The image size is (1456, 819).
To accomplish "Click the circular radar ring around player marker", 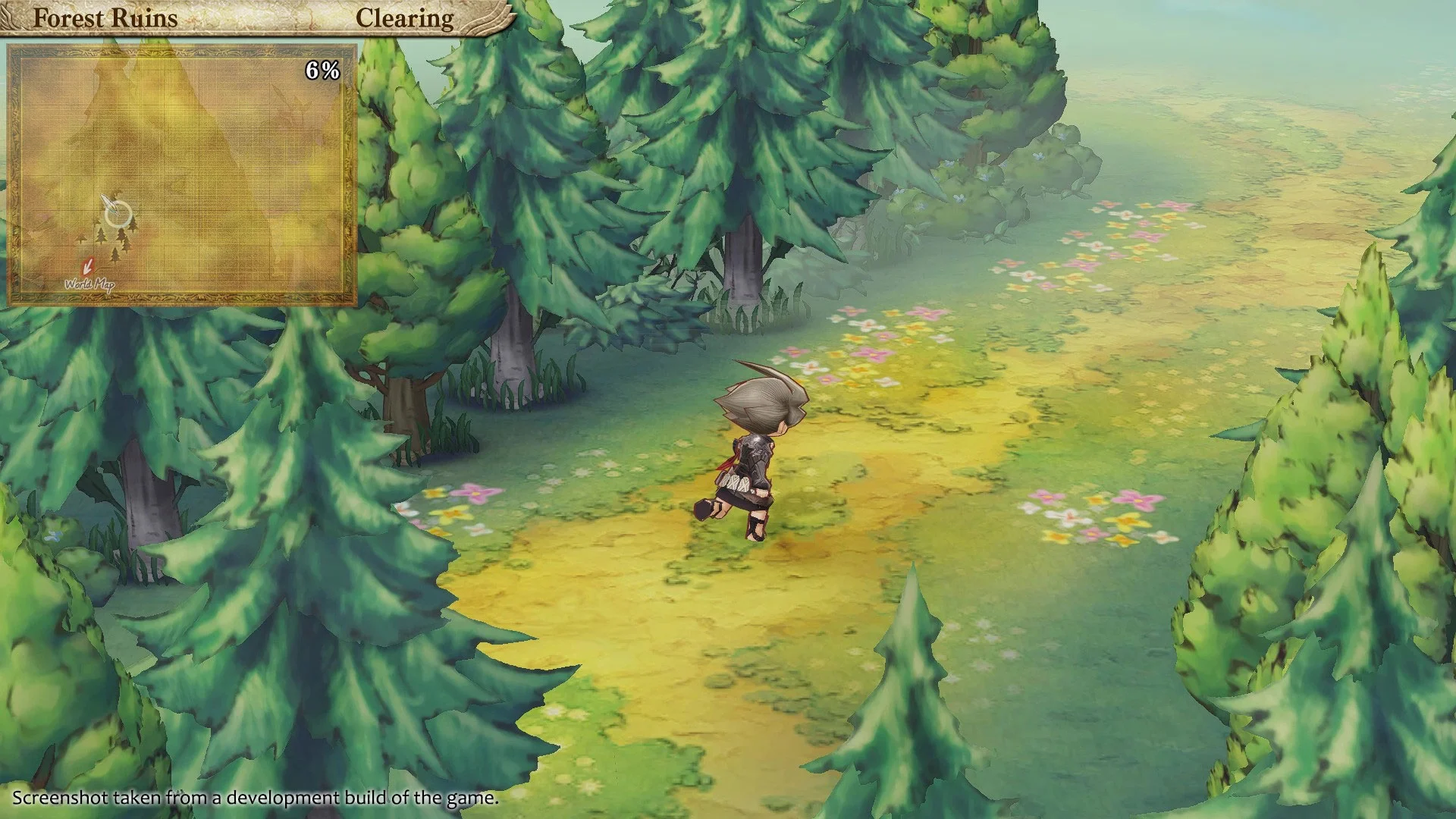I will coord(119,214).
